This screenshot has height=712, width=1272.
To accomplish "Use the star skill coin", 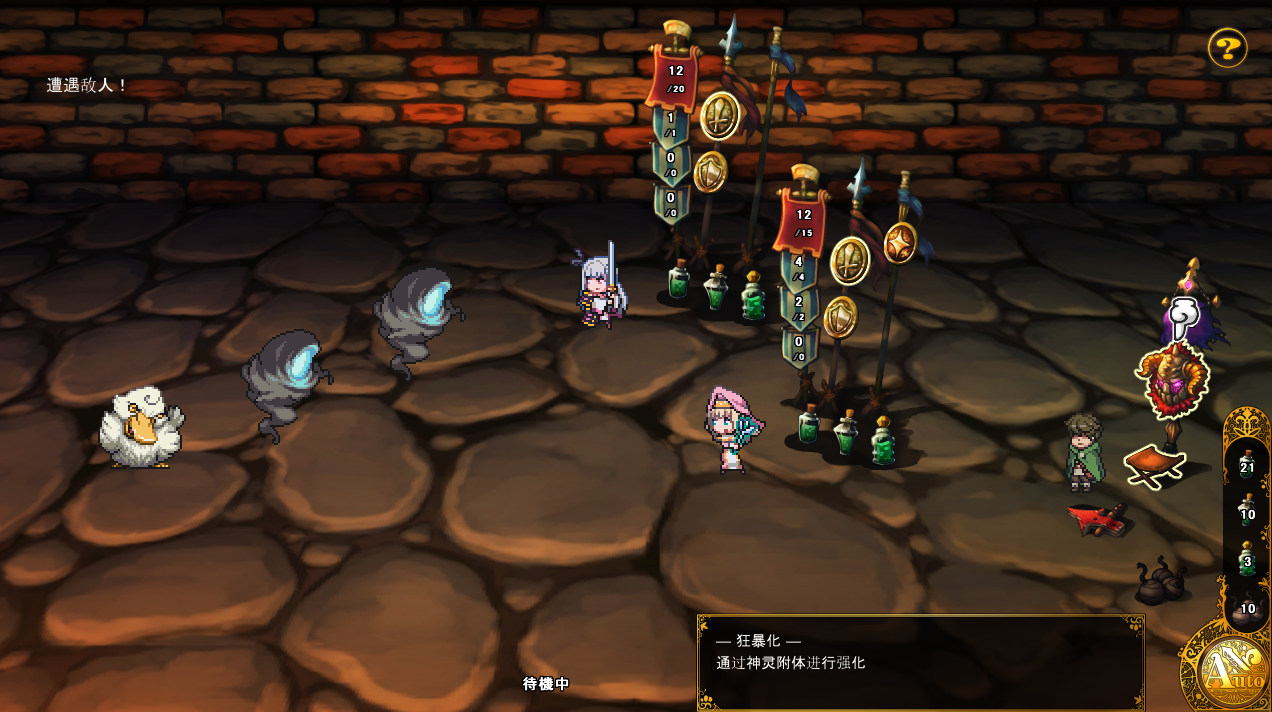I will 900,243.
